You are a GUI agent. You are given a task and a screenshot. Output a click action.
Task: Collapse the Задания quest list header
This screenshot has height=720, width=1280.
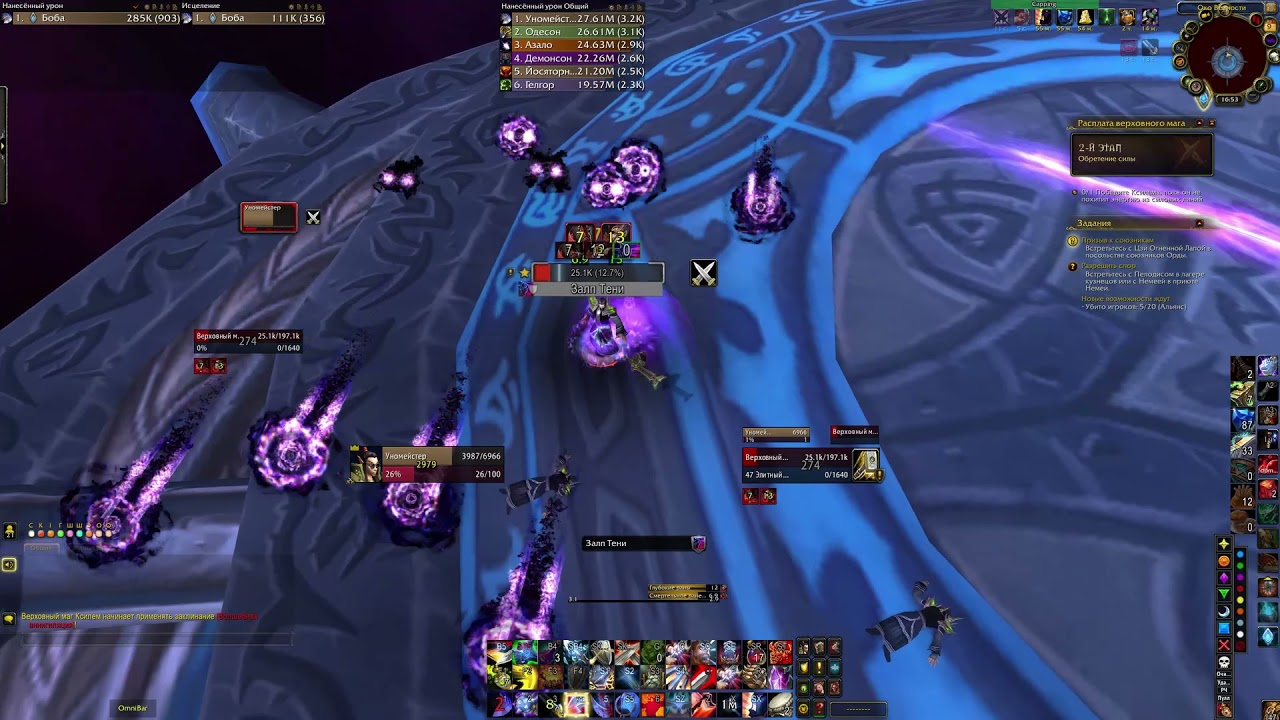pyautogui.click(x=1199, y=223)
